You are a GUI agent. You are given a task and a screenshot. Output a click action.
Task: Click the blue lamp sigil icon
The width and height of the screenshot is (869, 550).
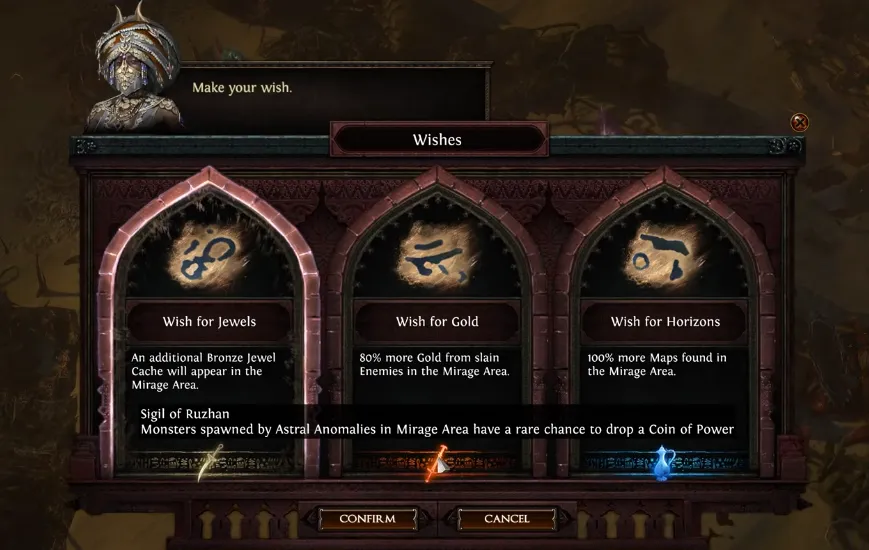point(664,462)
